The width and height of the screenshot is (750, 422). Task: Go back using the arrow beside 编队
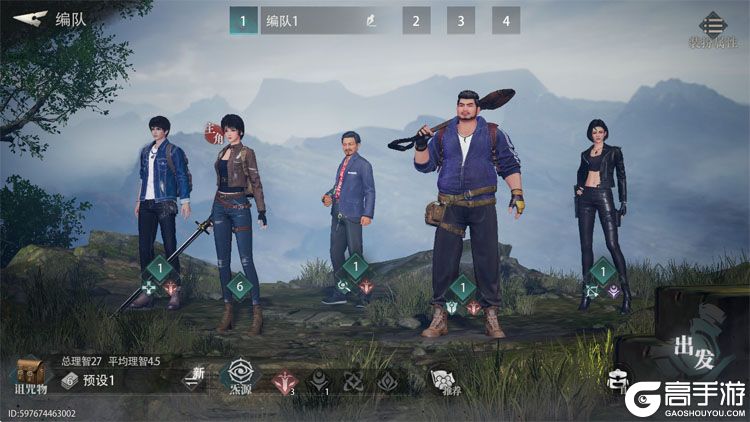(31, 19)
